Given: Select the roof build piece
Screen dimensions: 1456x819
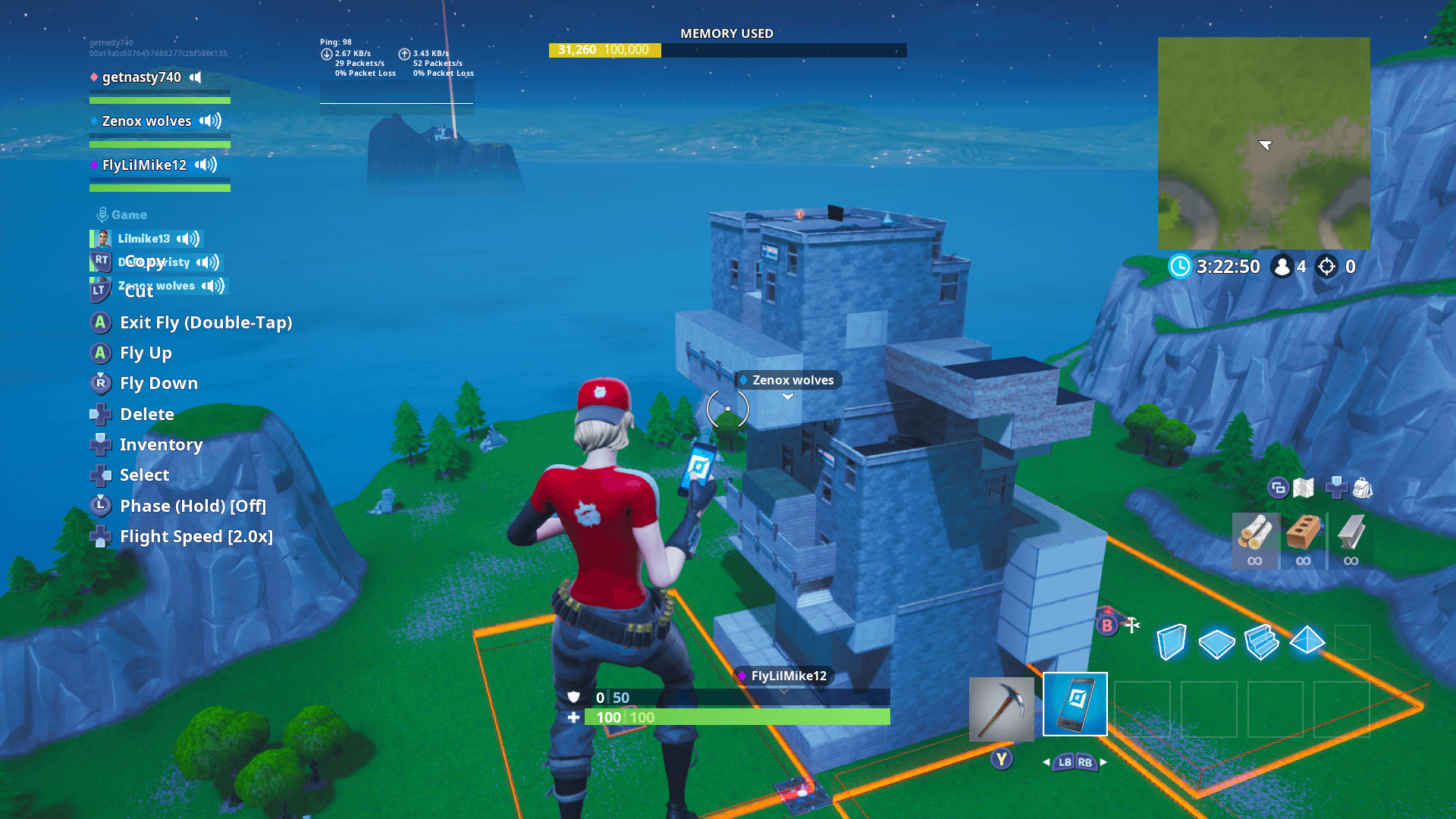Looking at the screenshot, I should (x=1309, y=641).
